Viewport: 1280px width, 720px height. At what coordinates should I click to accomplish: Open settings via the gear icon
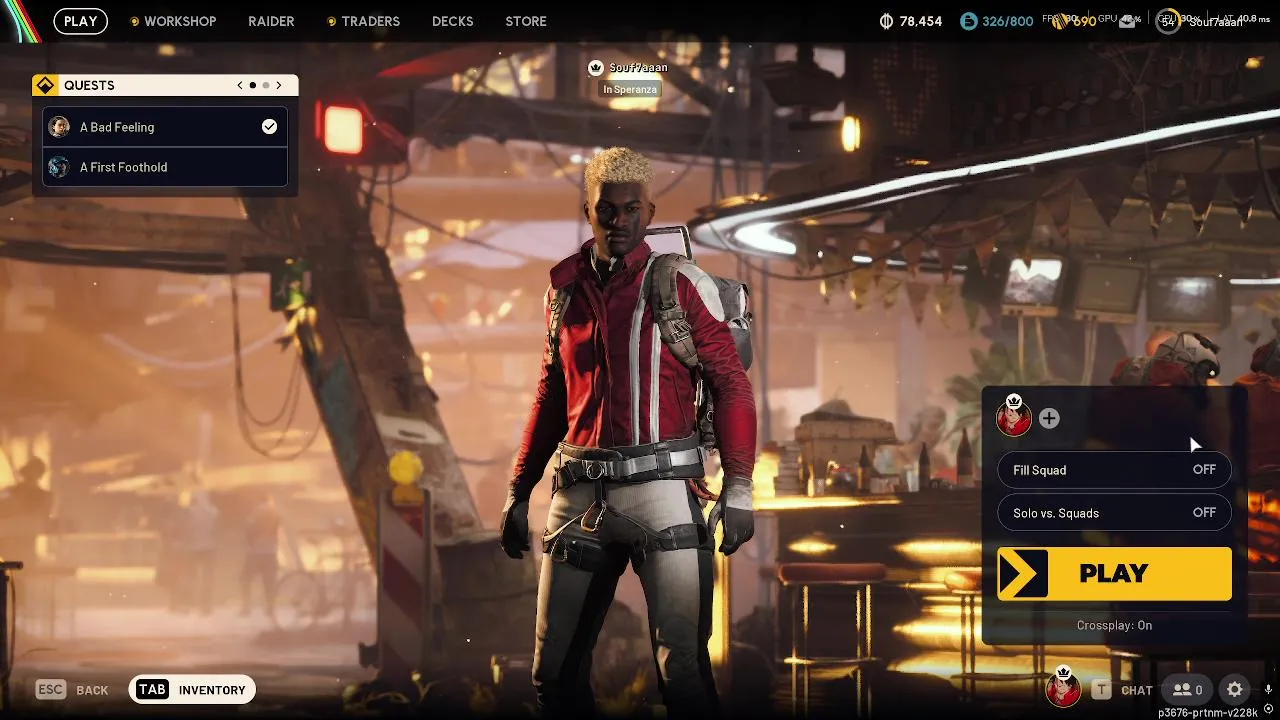click(1235, 690)
